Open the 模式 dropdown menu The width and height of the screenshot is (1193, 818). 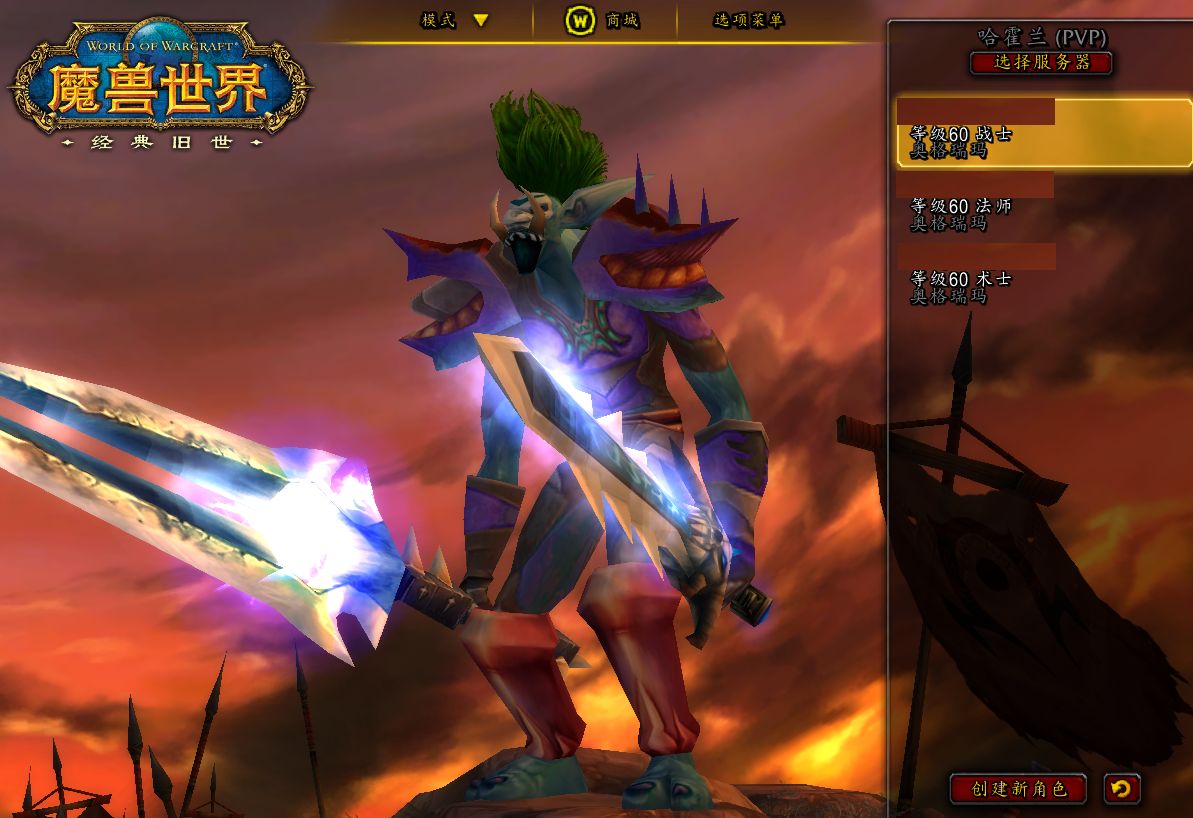[455, 20]
